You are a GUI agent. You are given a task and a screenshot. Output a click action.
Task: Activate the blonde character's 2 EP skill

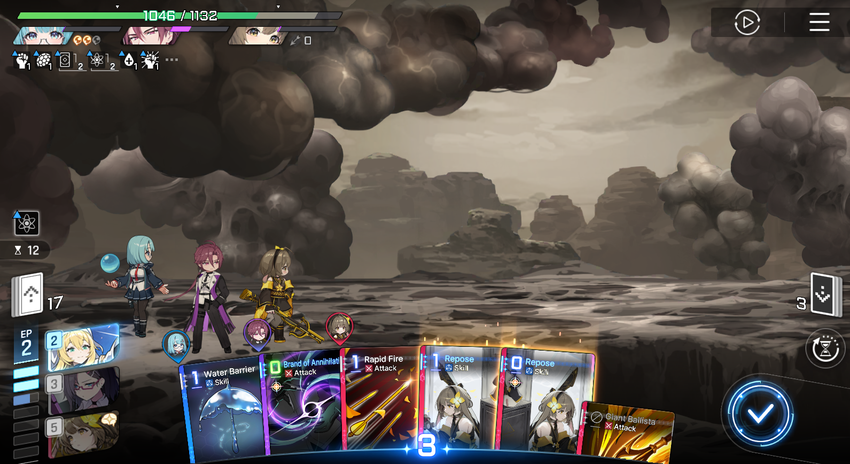[80, 347]
